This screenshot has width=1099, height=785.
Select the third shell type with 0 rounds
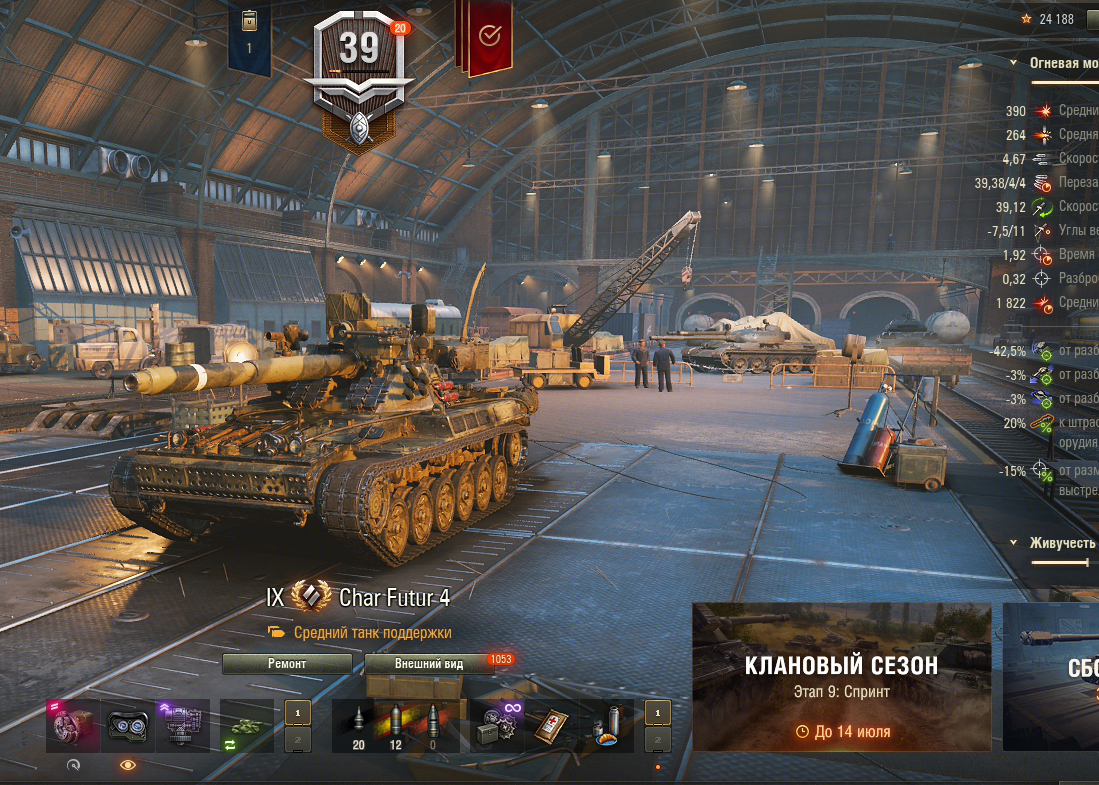click(x=433, y=725)
